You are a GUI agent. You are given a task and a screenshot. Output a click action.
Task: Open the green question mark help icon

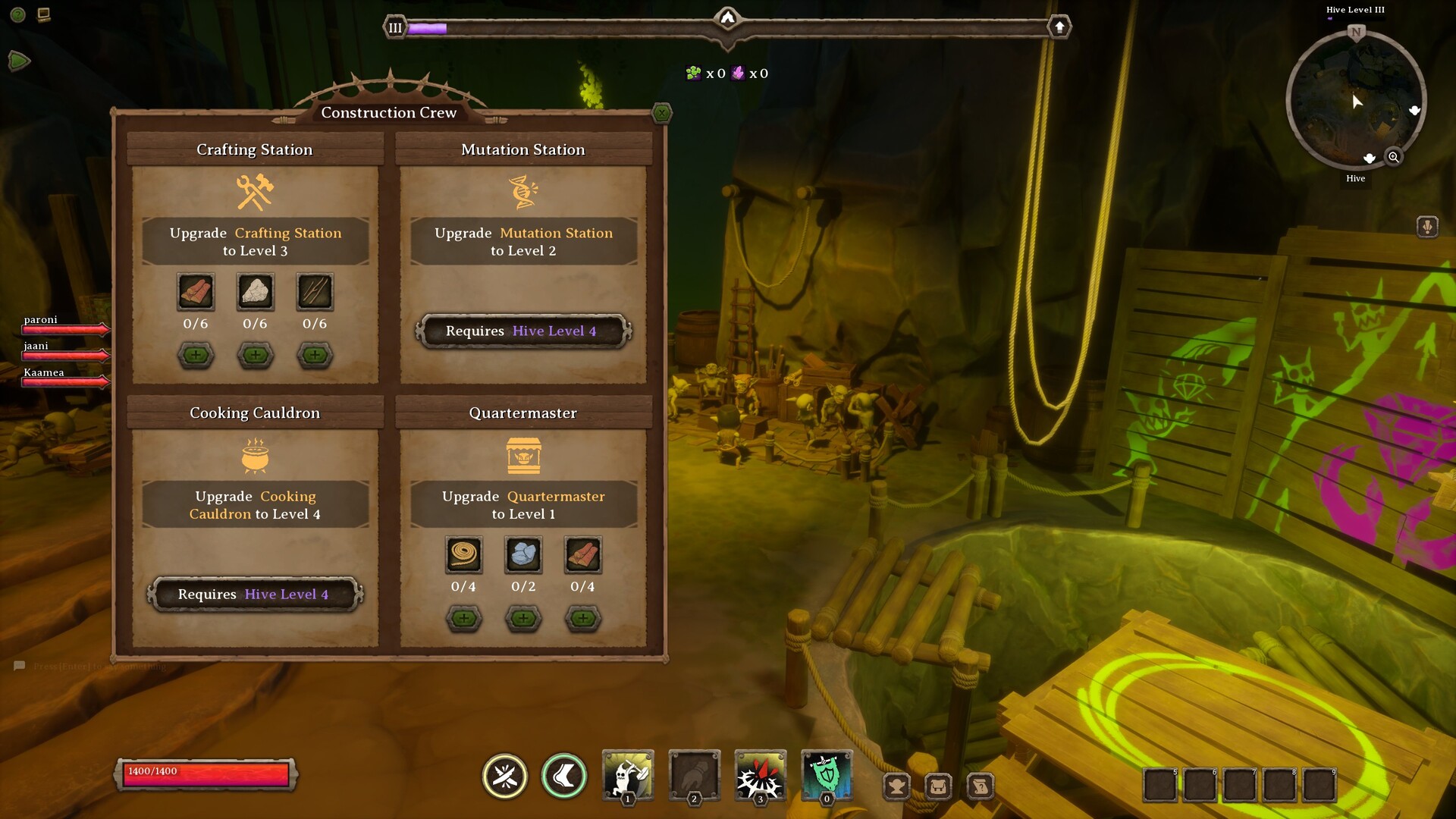click(x=18, y=14)
